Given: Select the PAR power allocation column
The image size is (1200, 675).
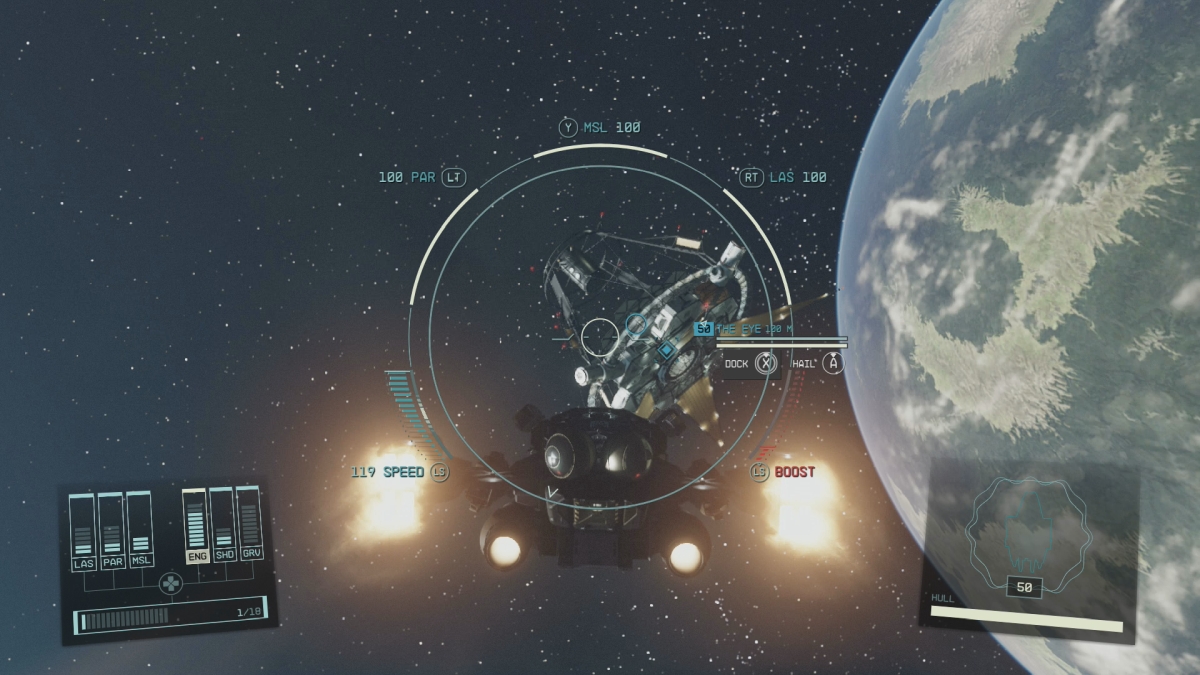Looking at the screenshot, I should point(112,529).
